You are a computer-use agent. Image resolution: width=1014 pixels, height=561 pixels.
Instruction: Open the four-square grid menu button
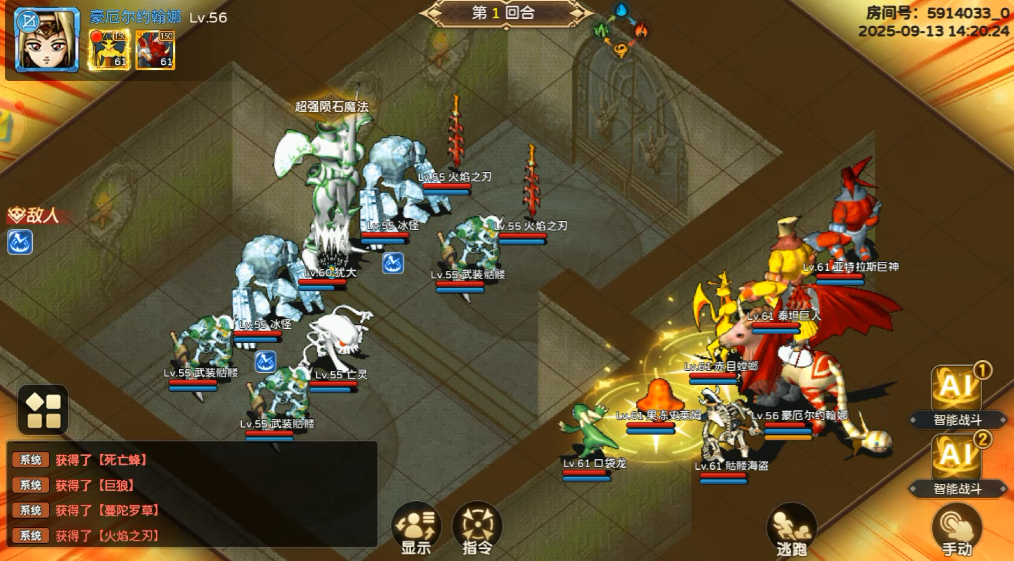43,410
